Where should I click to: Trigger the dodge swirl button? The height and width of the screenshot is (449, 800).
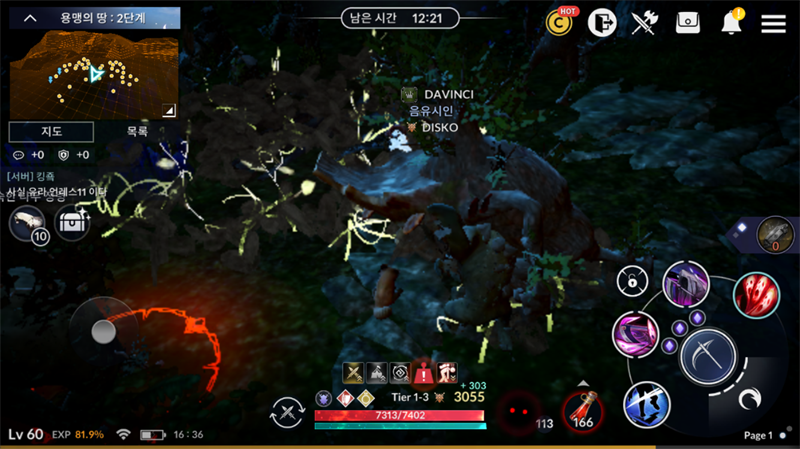pos(746,398)
